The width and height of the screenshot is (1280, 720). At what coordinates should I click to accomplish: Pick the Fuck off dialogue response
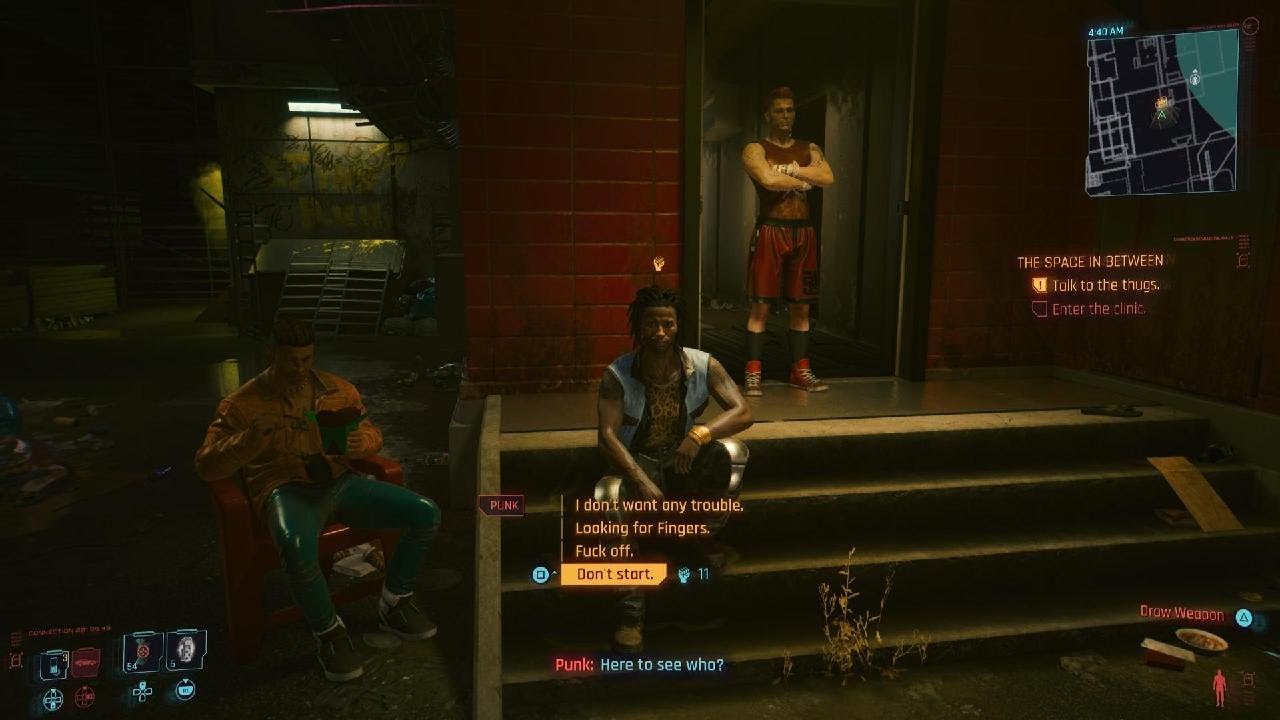605,551
